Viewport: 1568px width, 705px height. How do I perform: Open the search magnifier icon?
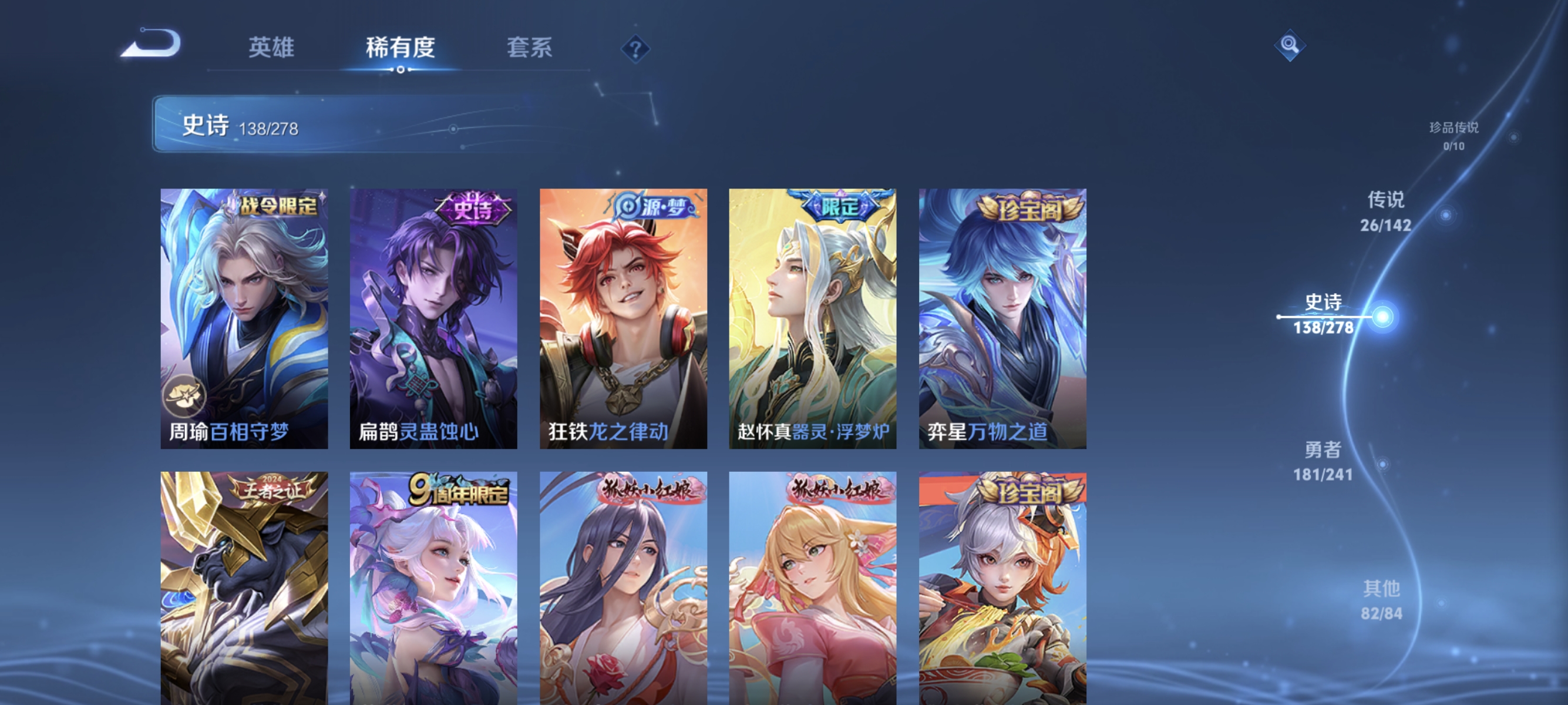[1290, 45]
